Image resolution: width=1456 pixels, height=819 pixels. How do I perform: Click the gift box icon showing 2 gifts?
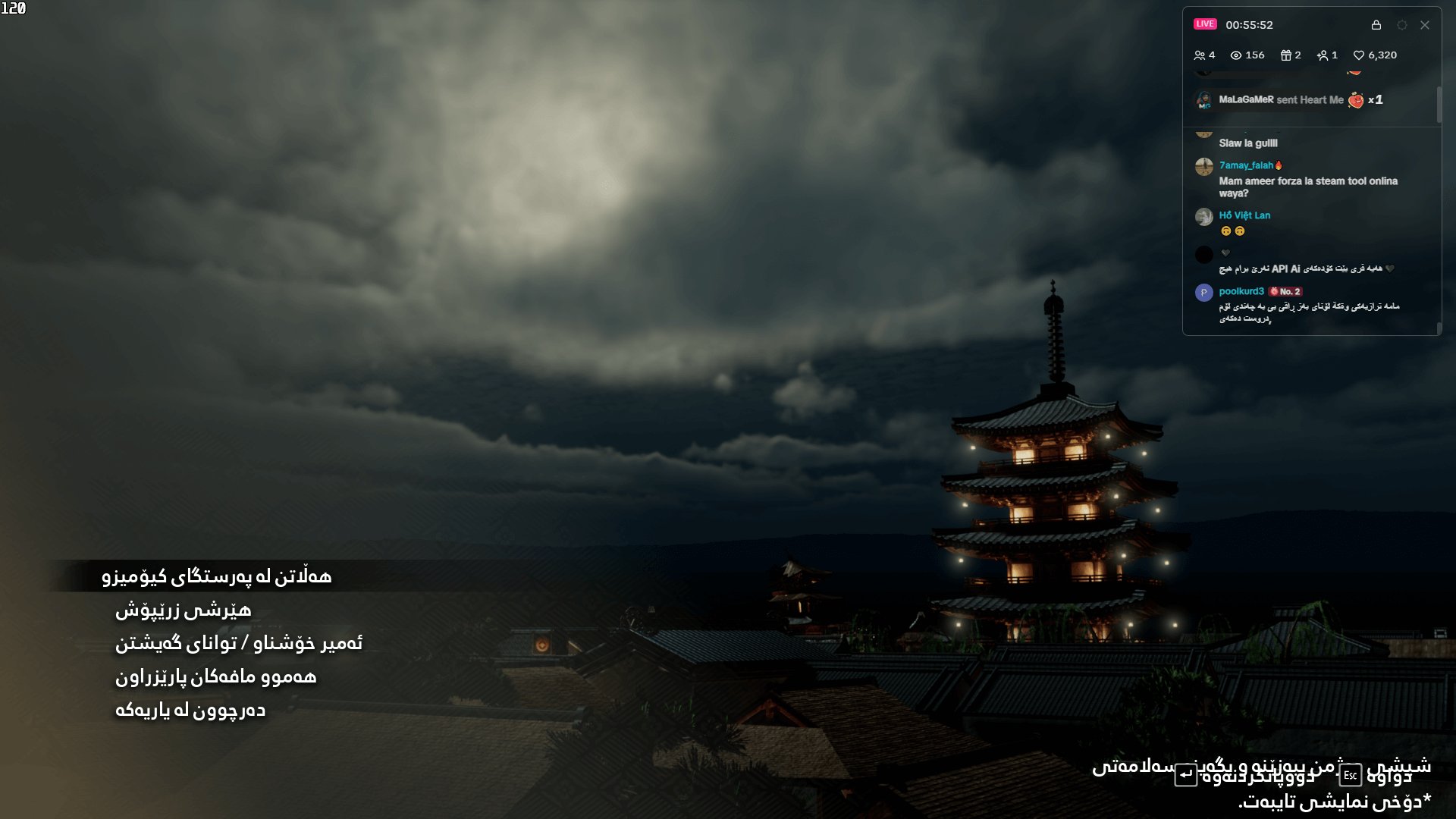pos(1286,55)
